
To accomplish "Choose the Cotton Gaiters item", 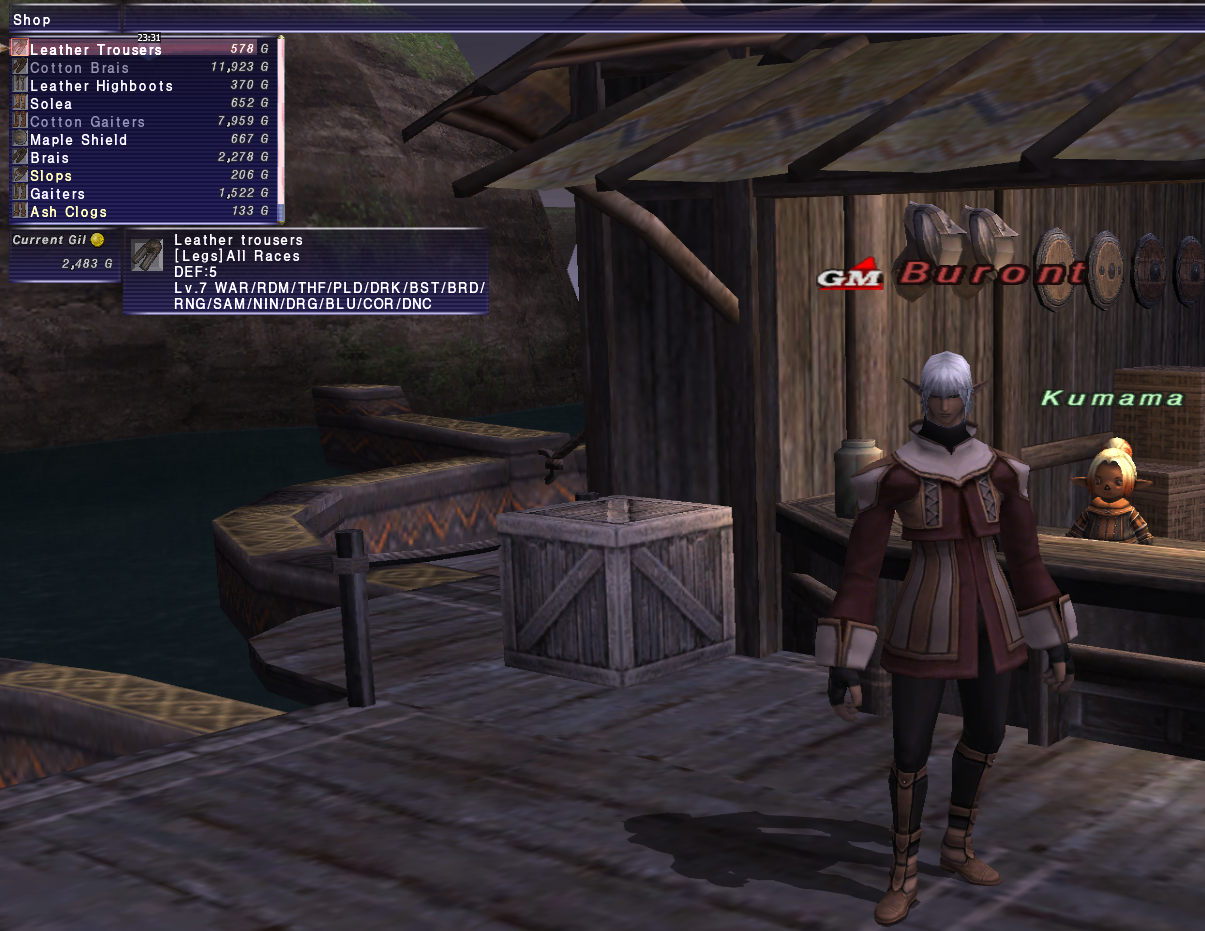I will 87,122.
